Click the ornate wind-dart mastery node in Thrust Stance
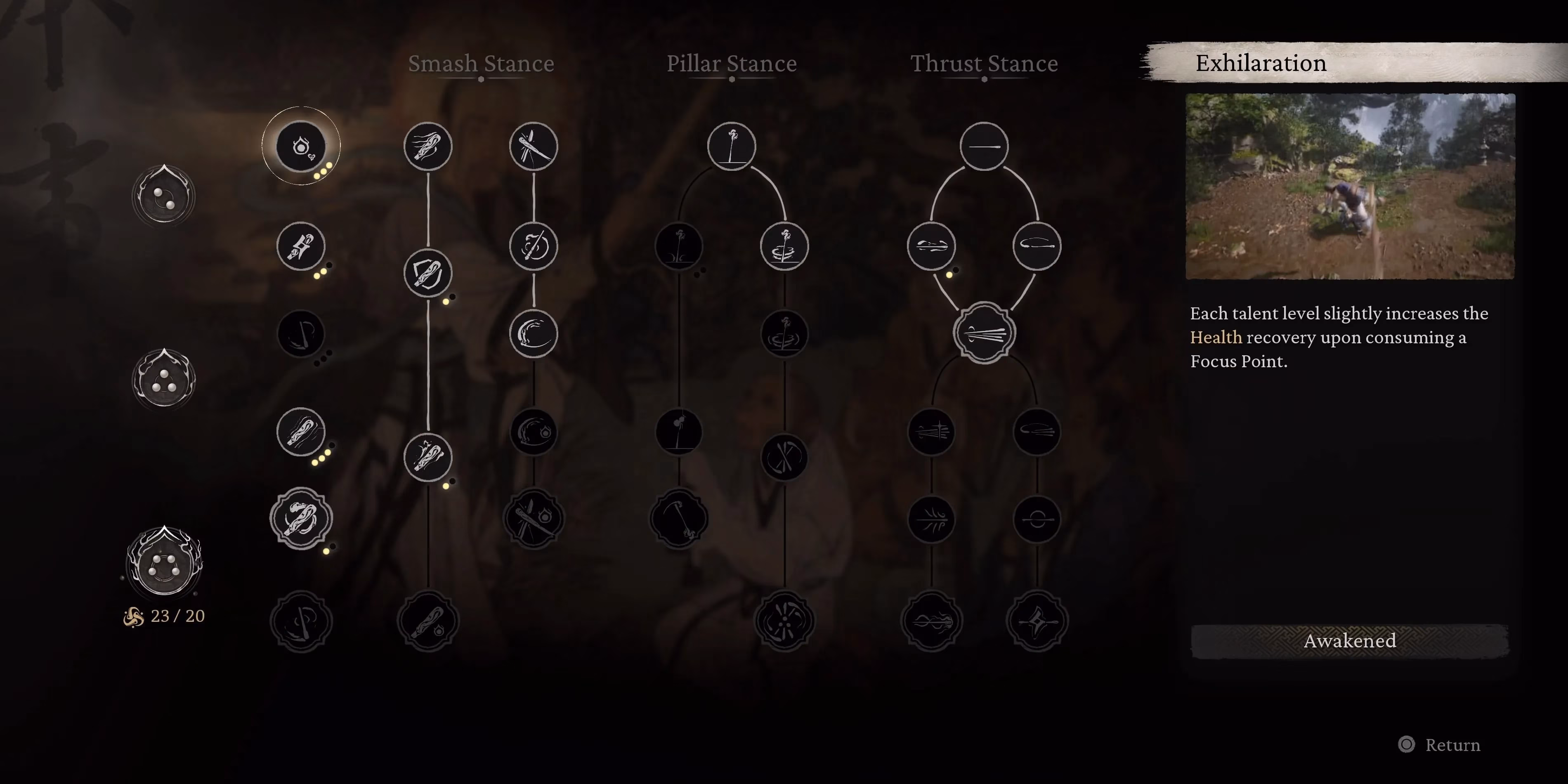This screenshot has width=1568, height=784. click(984, 333)
